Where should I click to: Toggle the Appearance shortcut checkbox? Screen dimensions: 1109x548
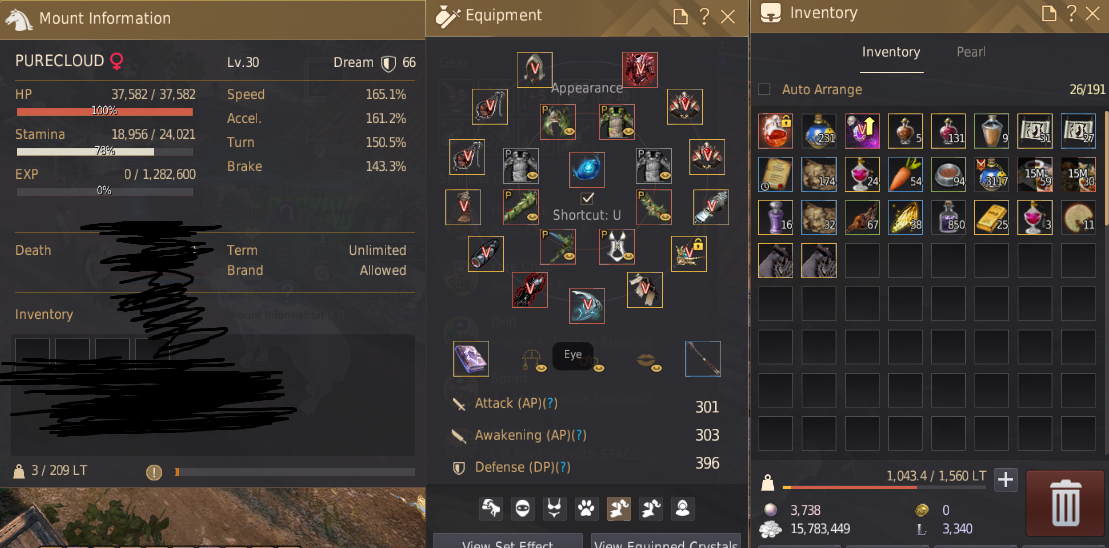(588, 198)
